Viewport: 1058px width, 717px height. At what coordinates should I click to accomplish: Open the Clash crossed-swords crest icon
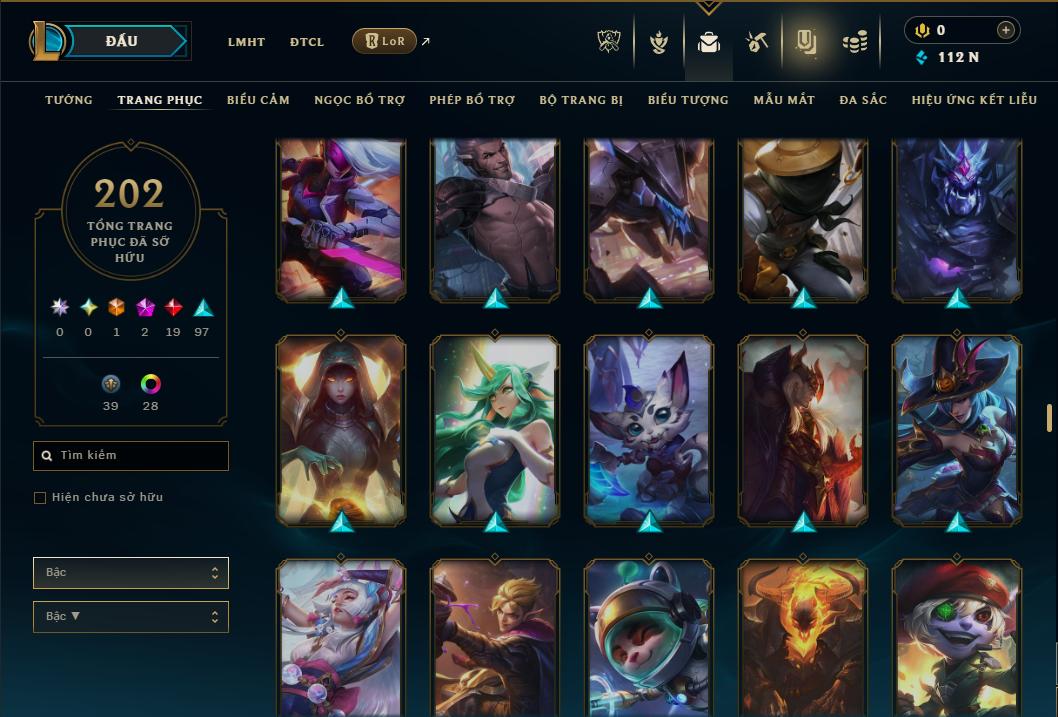pos(609,42)
